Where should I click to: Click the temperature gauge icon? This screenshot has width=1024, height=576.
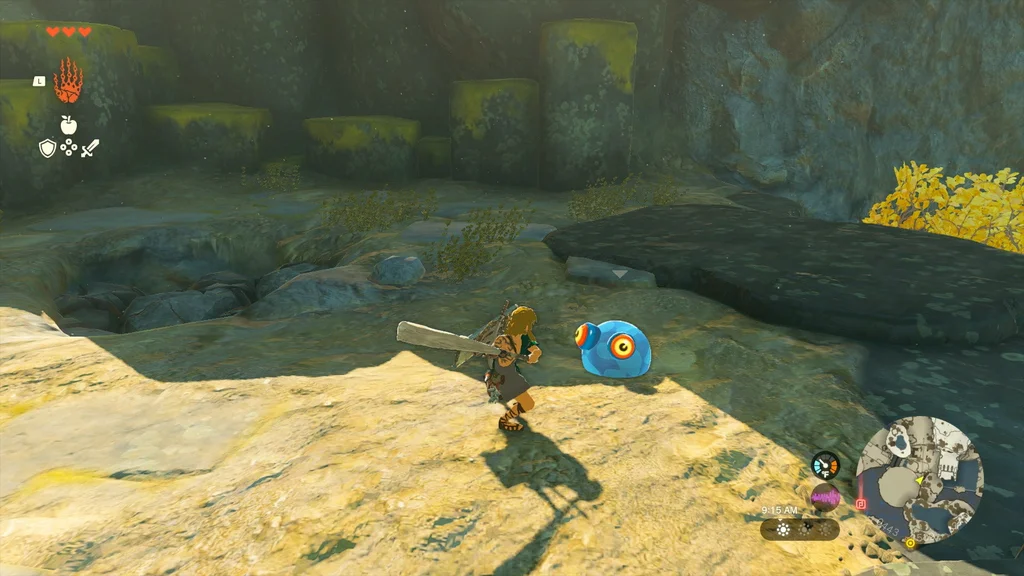click(825, 465)
